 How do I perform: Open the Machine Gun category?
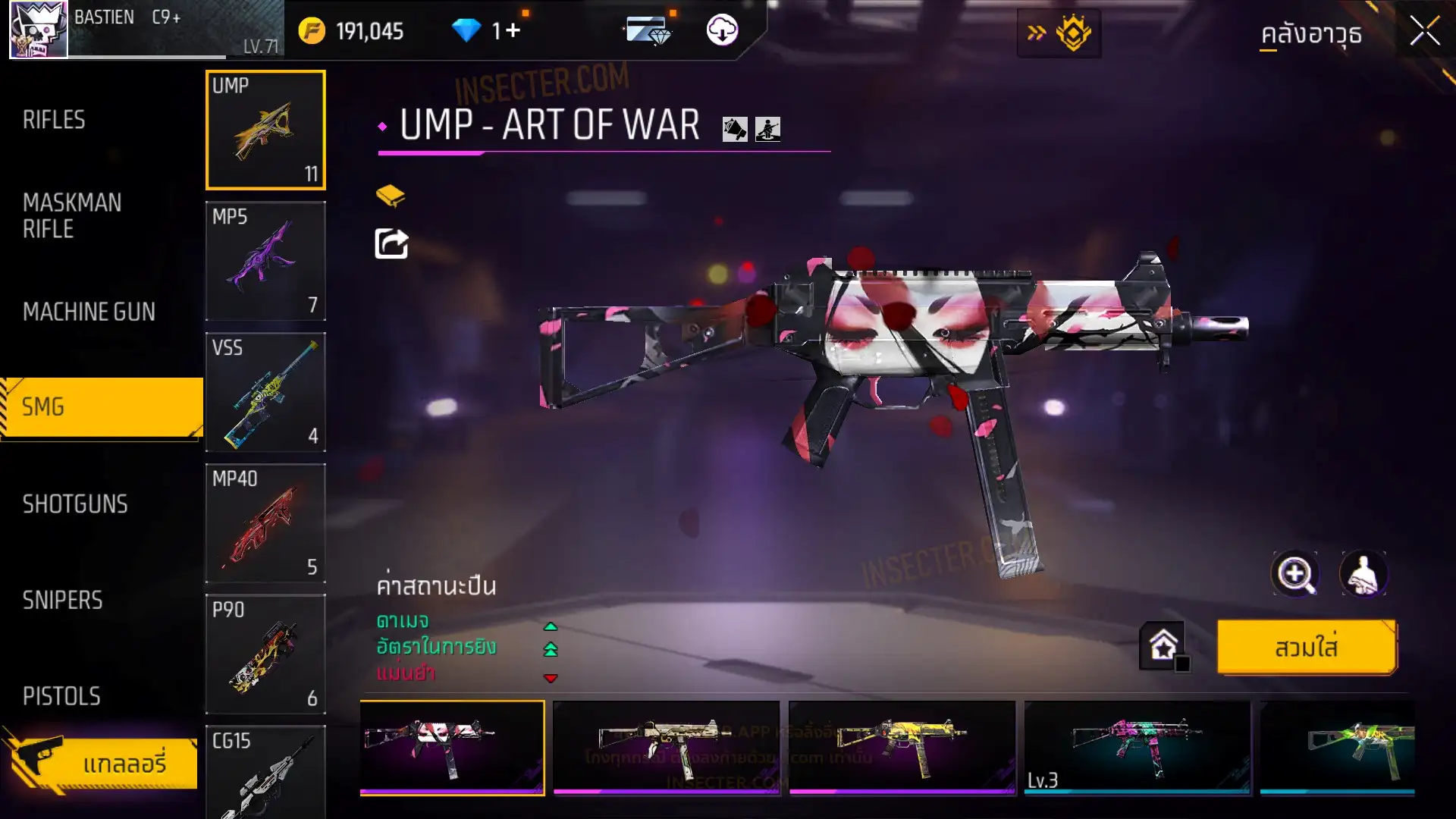click(x=89, y=312)
